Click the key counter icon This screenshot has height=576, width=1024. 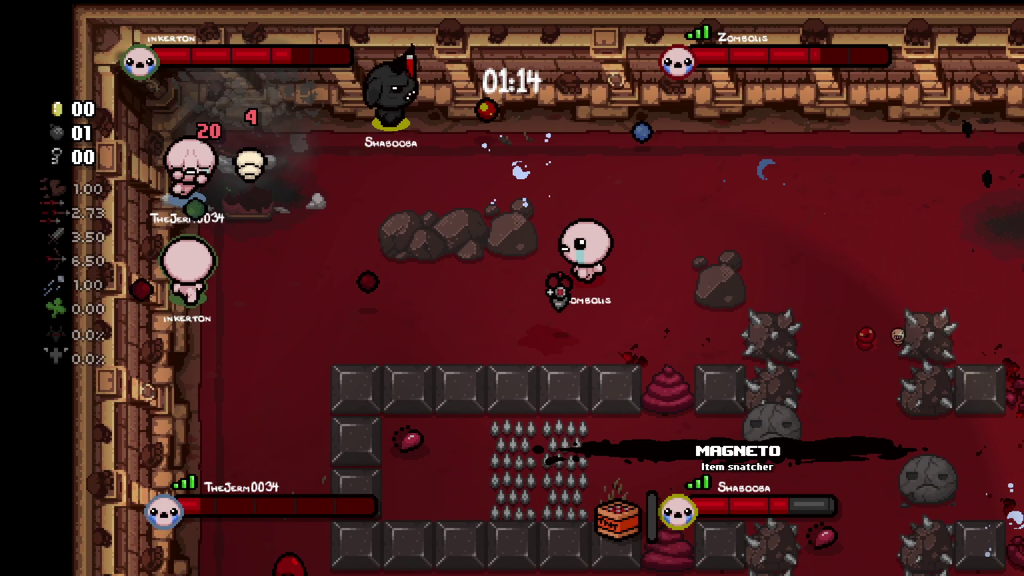(56, 157)
